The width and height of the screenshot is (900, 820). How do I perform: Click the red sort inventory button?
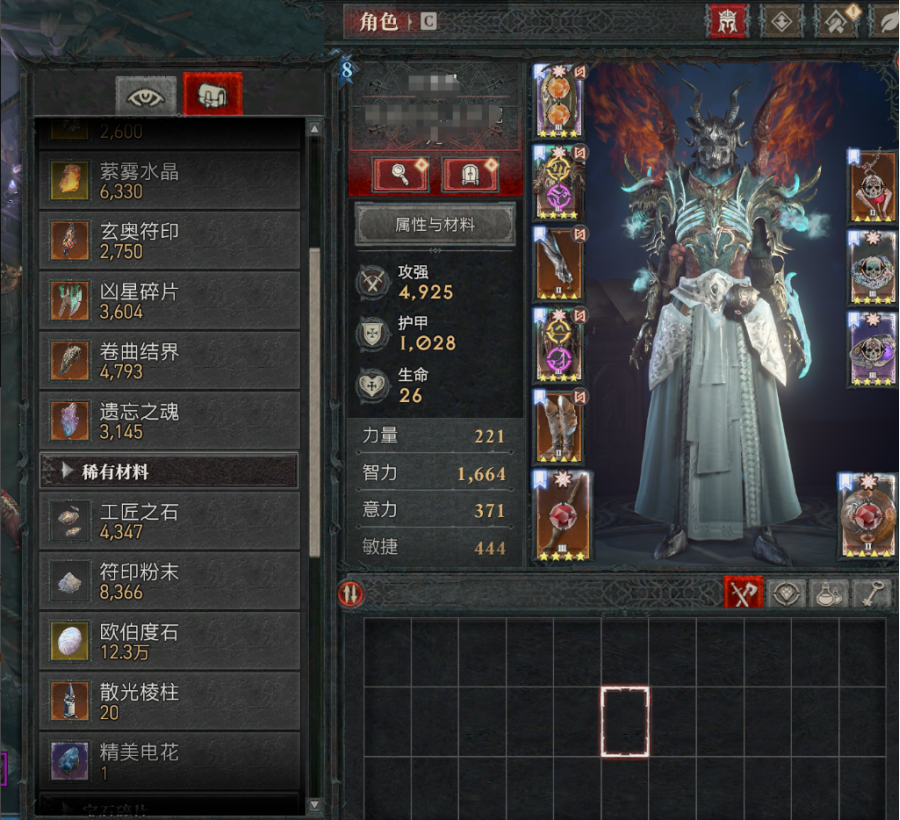click(352, 594)
